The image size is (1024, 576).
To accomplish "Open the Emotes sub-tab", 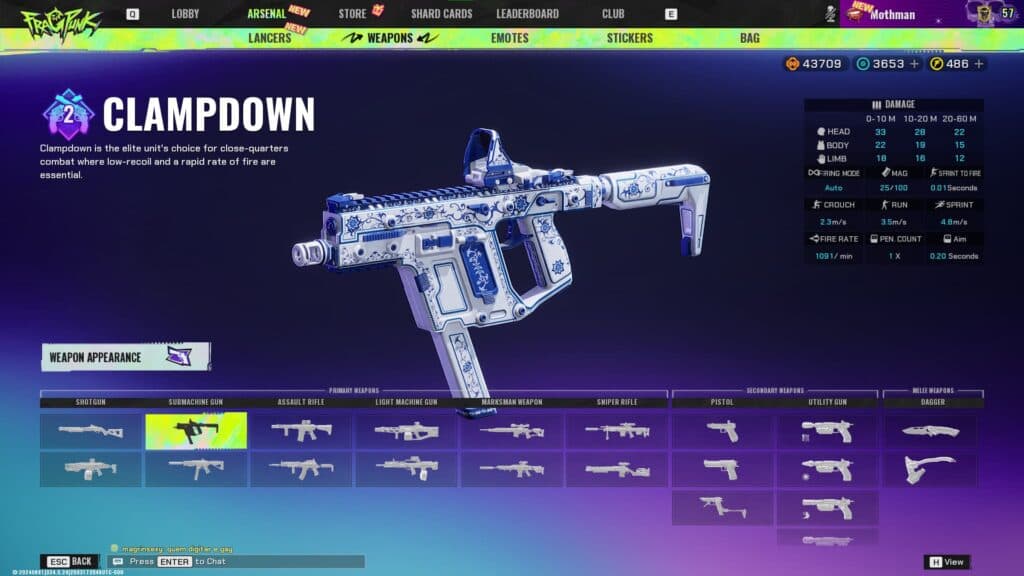I will pos(510,38).
